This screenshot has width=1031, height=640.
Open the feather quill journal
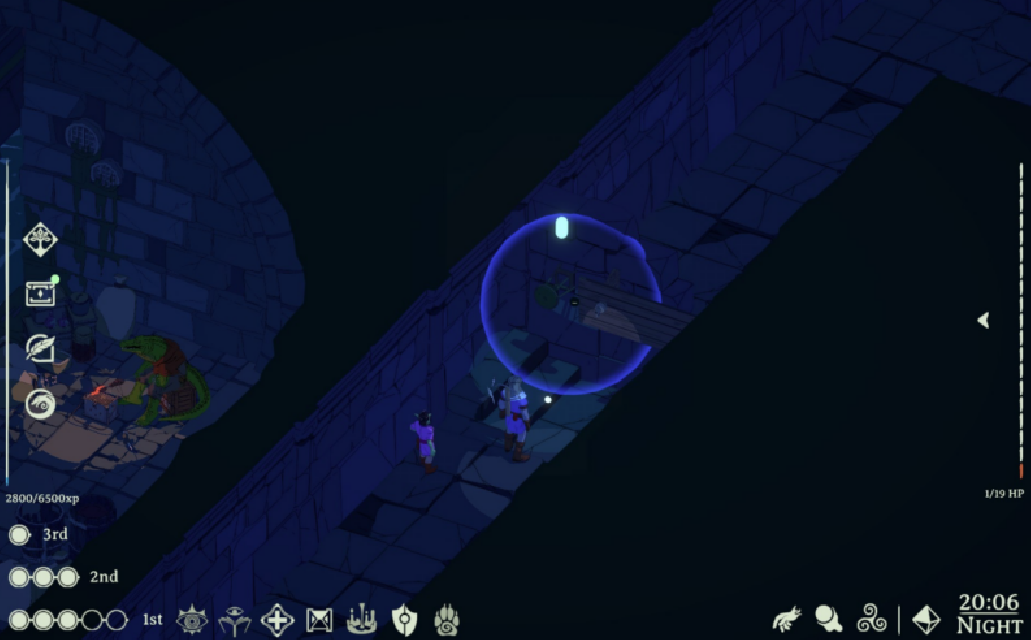pyautogui.click(x=40, y=348)
